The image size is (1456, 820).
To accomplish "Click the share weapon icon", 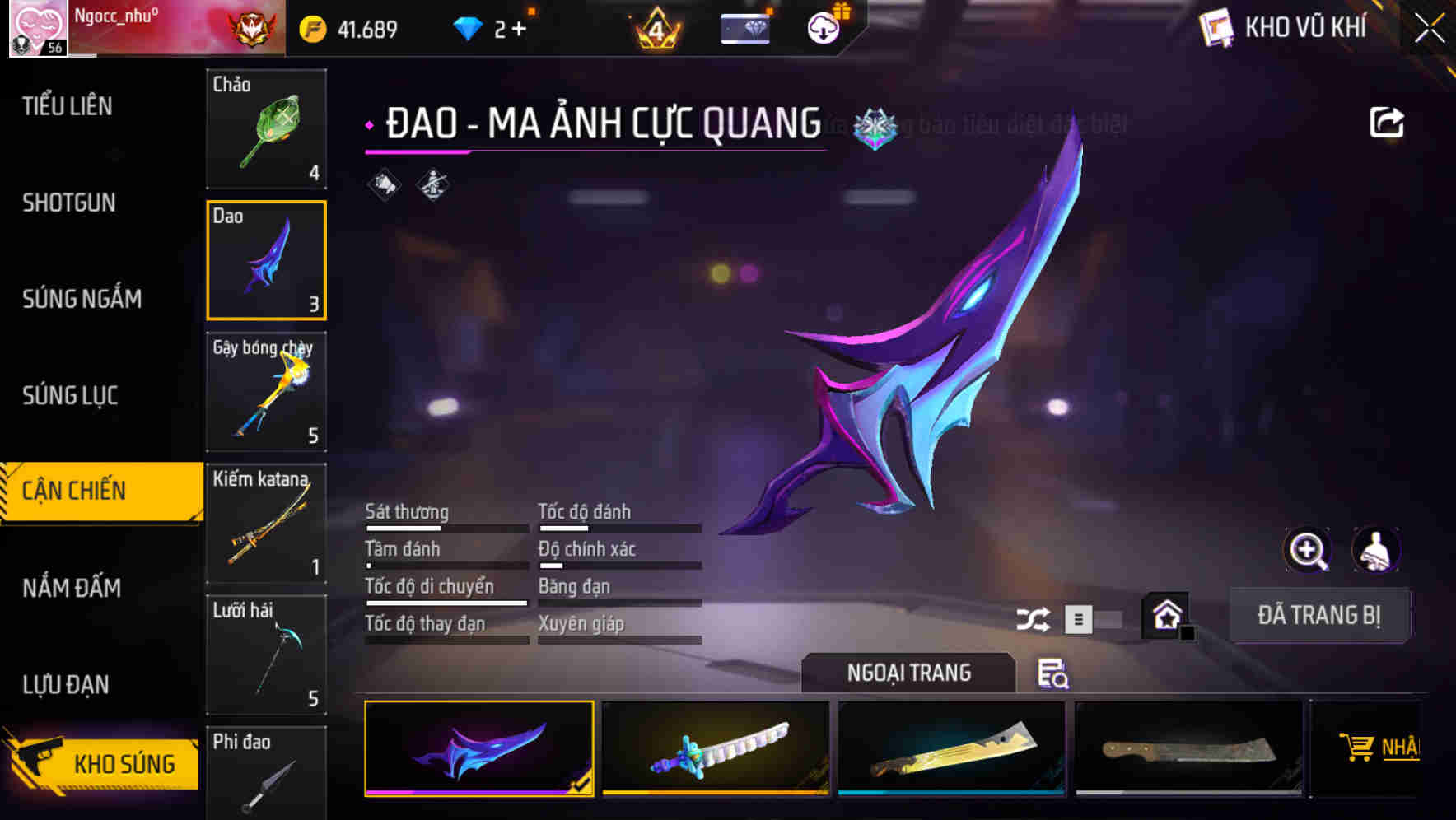I will 1387,121.
